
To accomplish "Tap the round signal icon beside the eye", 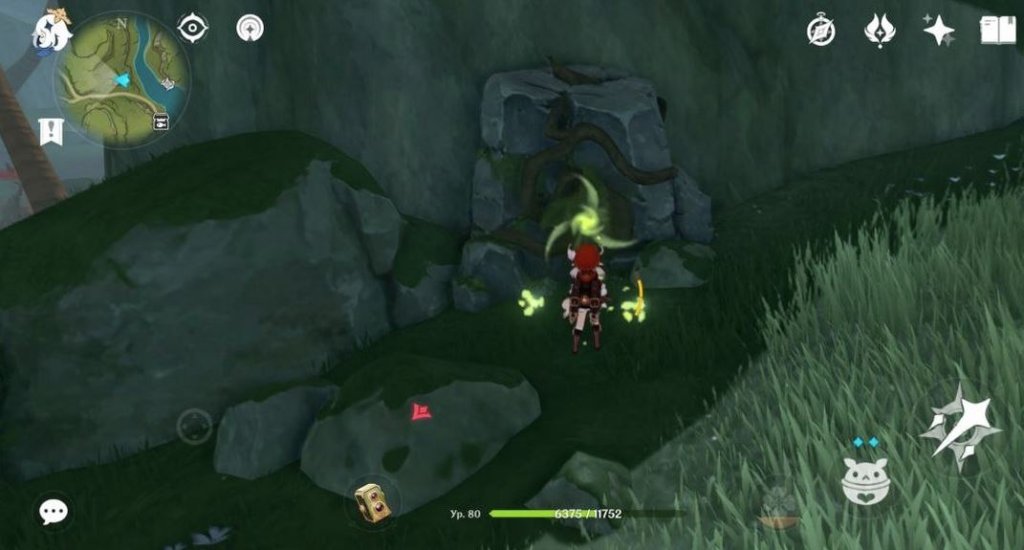I will pyautogui.click(x=250, y=28).
